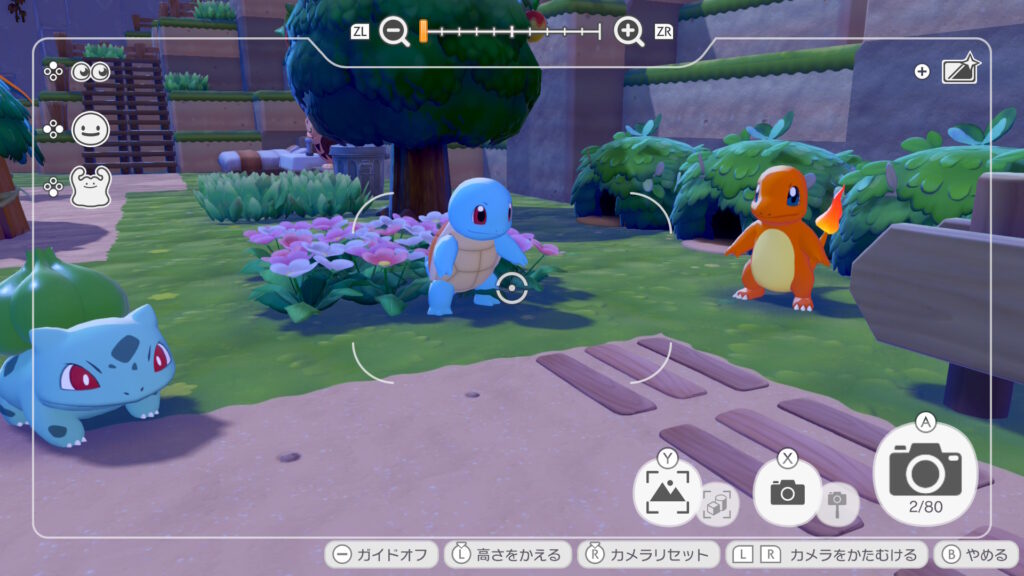Toggle the ガイドオフ guide option
Viewport: 1024px width, 576px height.
point(382,555)
